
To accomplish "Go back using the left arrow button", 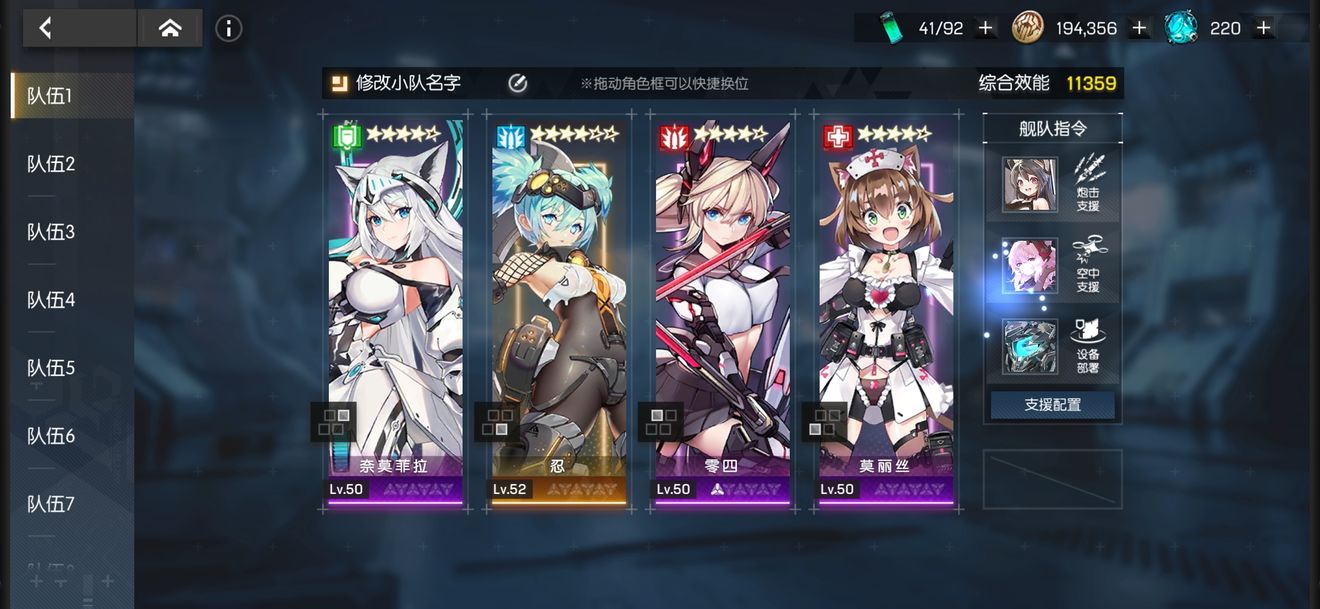I will point(45,28).
